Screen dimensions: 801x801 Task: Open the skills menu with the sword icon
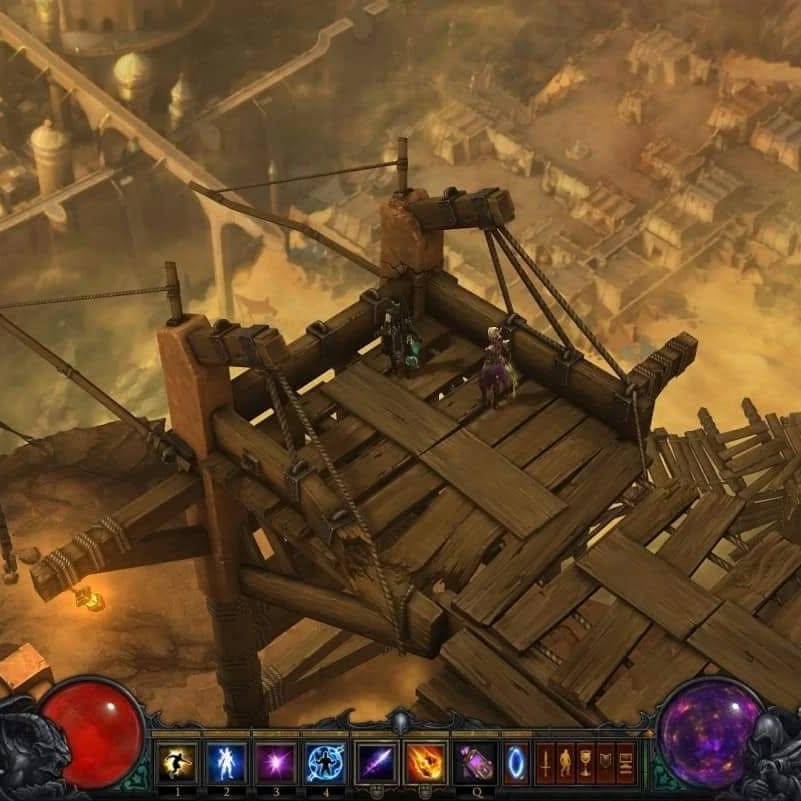(x=545, y=763)
